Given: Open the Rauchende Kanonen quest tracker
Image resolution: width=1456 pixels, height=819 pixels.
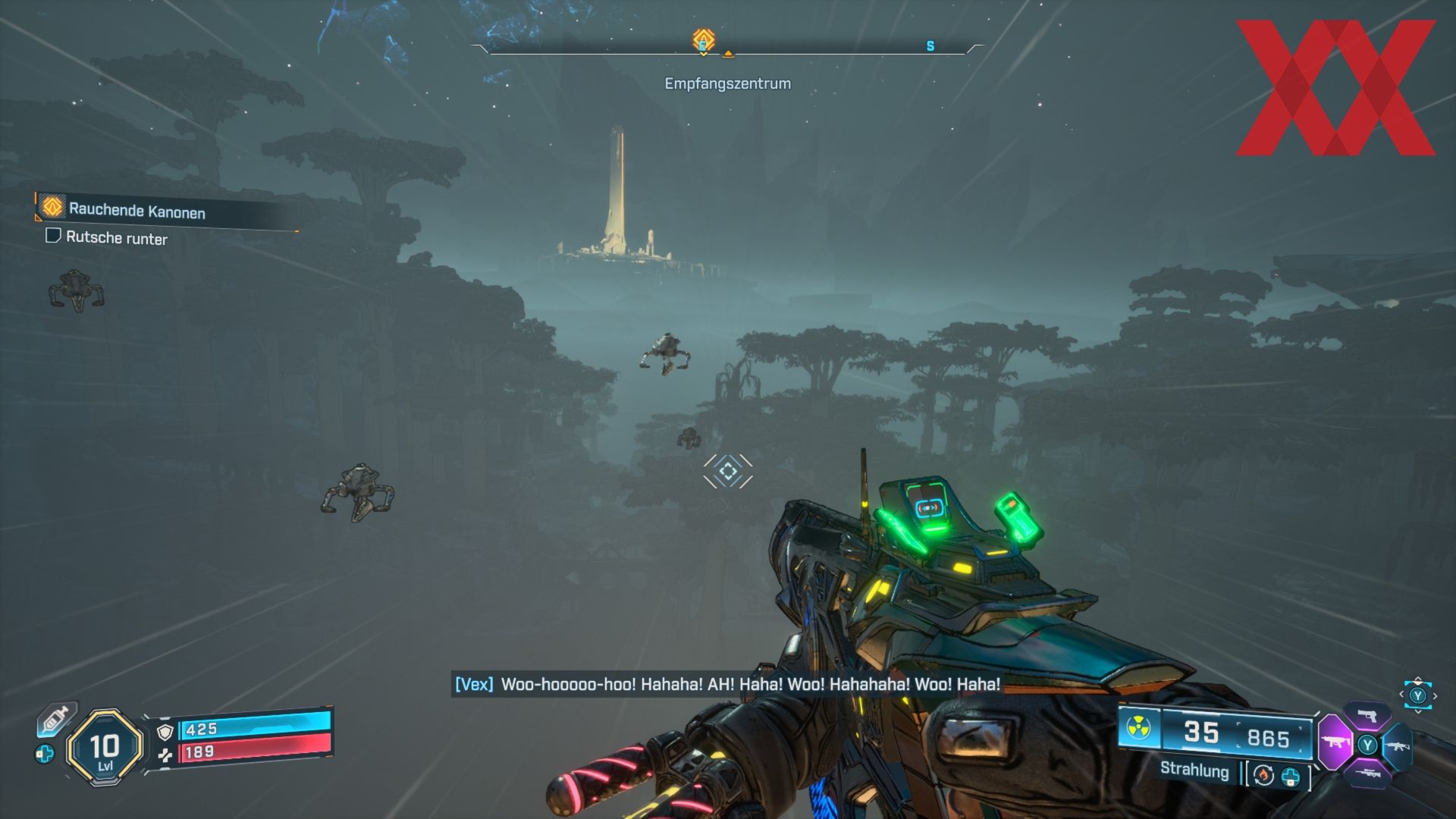Looking at the screenshot, I should (136, 210).
